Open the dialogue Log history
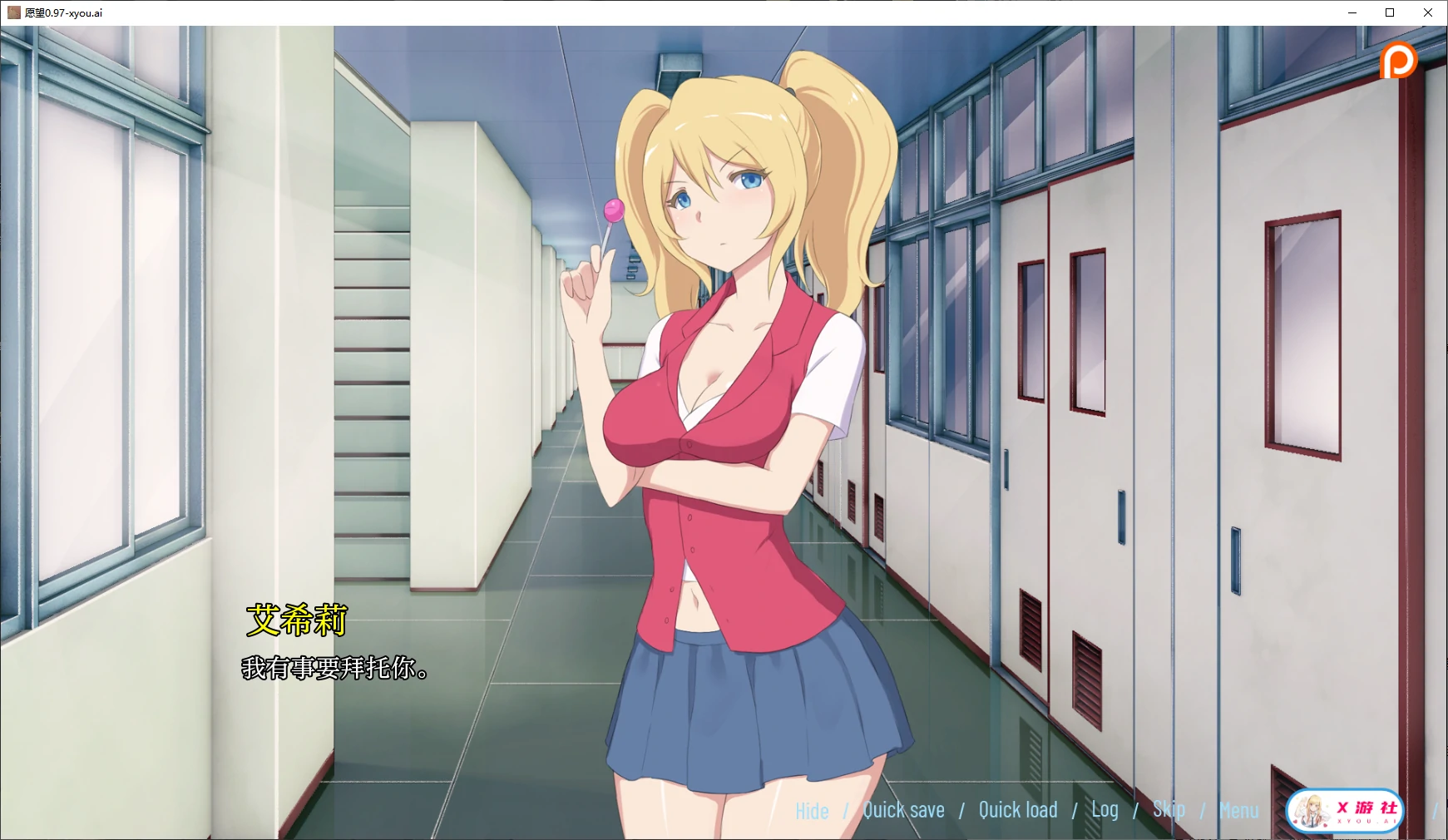Screen dimensions: 1448x840 point(1105,809)
